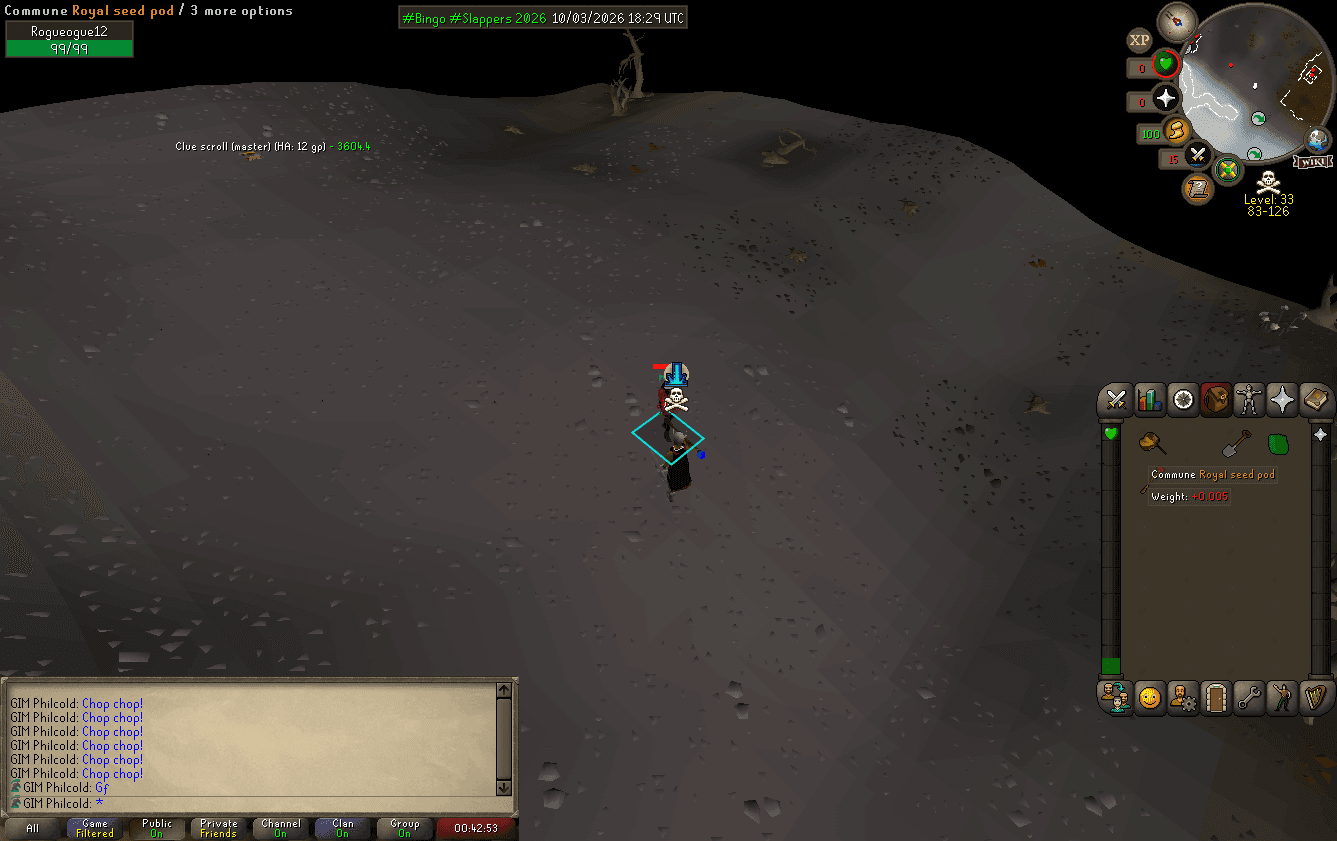Open the Music Player harp tab
The height and width of the screenshot is (841, 1337).
pyautogui.click(x=1315, y=698)
